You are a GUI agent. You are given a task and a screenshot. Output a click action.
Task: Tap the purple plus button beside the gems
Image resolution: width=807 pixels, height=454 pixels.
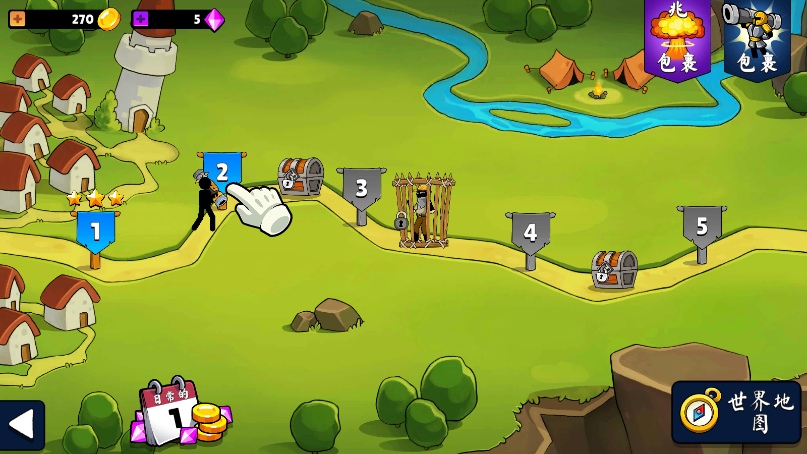tap(140, 19)
